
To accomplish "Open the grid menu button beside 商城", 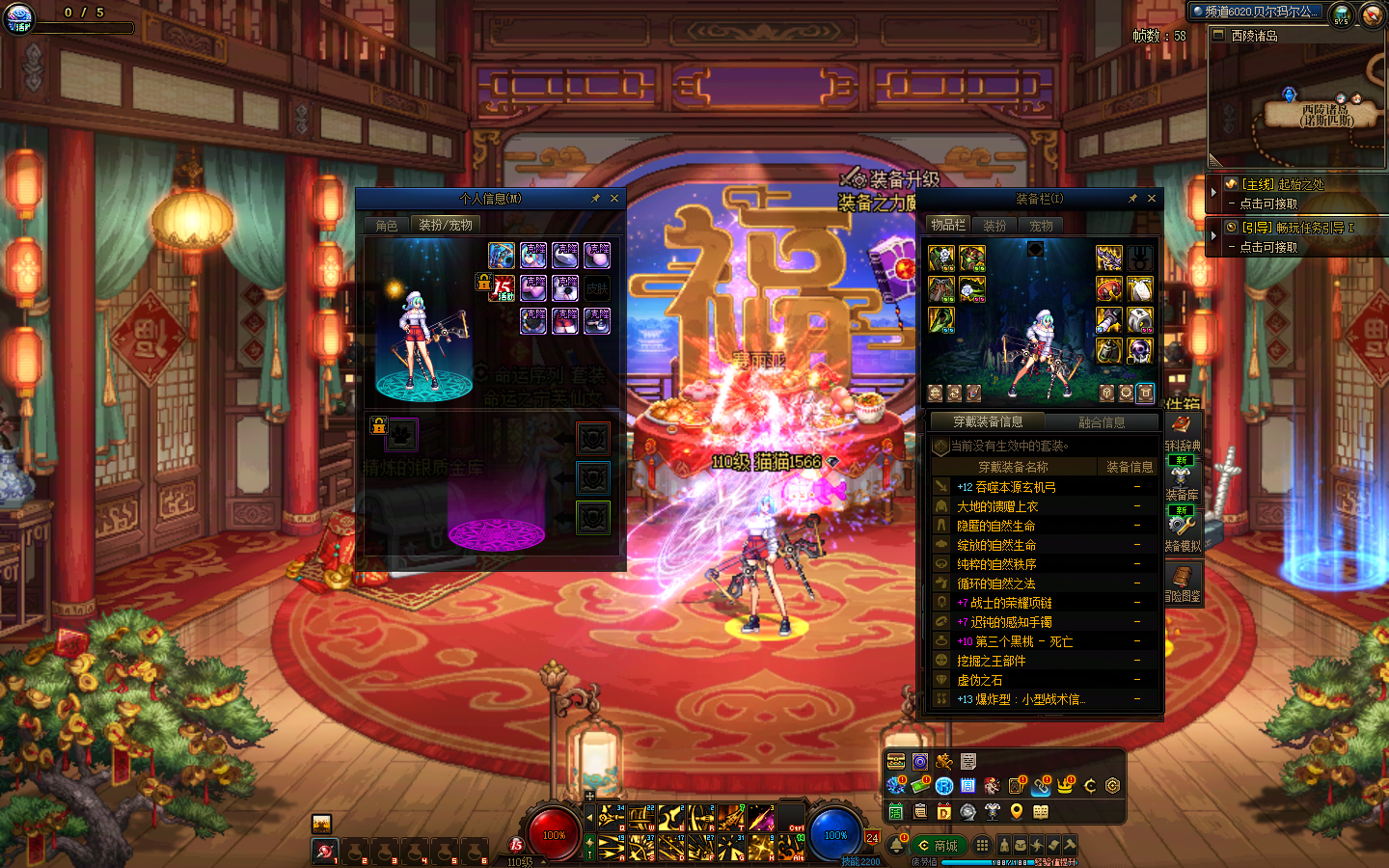I will 982,846.
